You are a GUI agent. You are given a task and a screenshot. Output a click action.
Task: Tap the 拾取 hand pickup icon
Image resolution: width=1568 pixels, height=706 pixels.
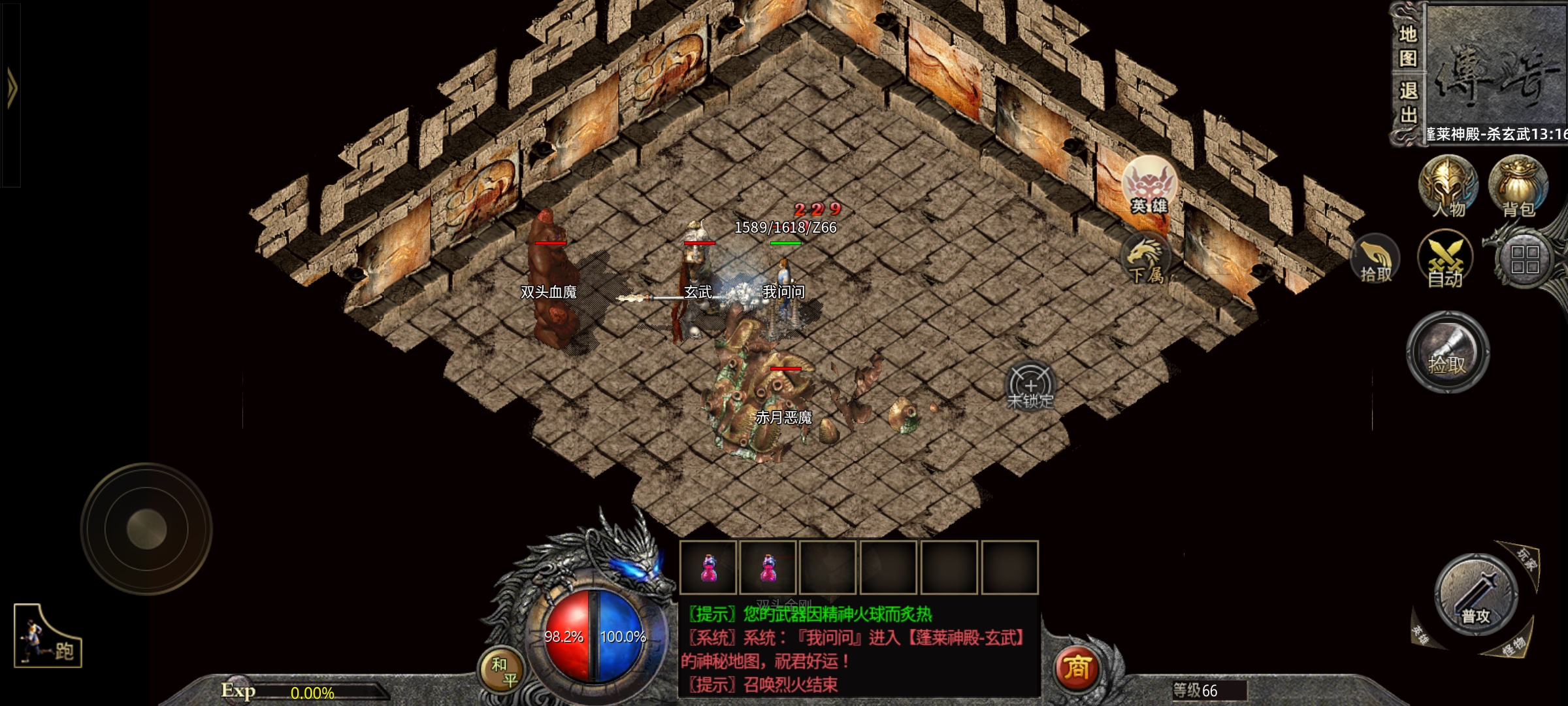pyautogui.click(x=1375, y=261)
